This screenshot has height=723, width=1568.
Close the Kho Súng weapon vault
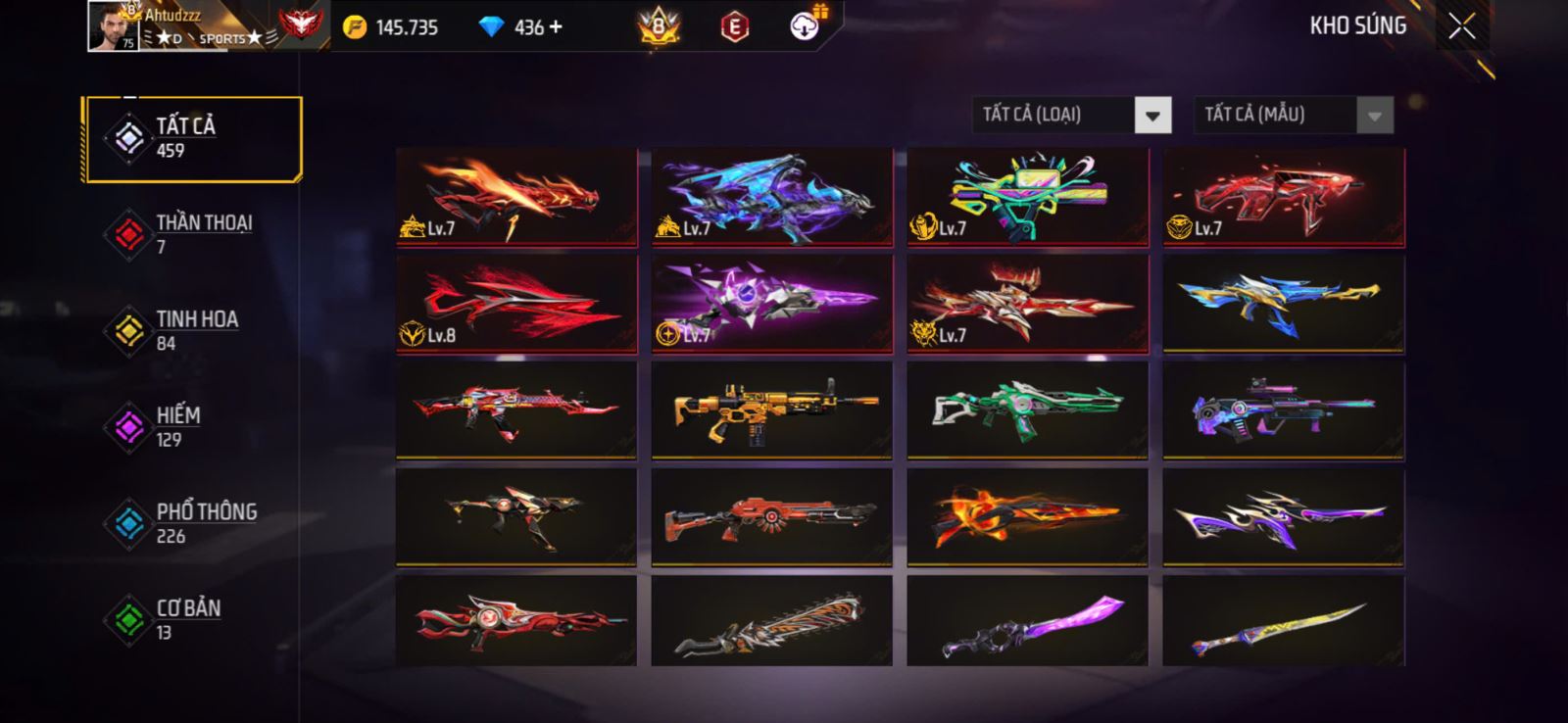(1461, 26)
